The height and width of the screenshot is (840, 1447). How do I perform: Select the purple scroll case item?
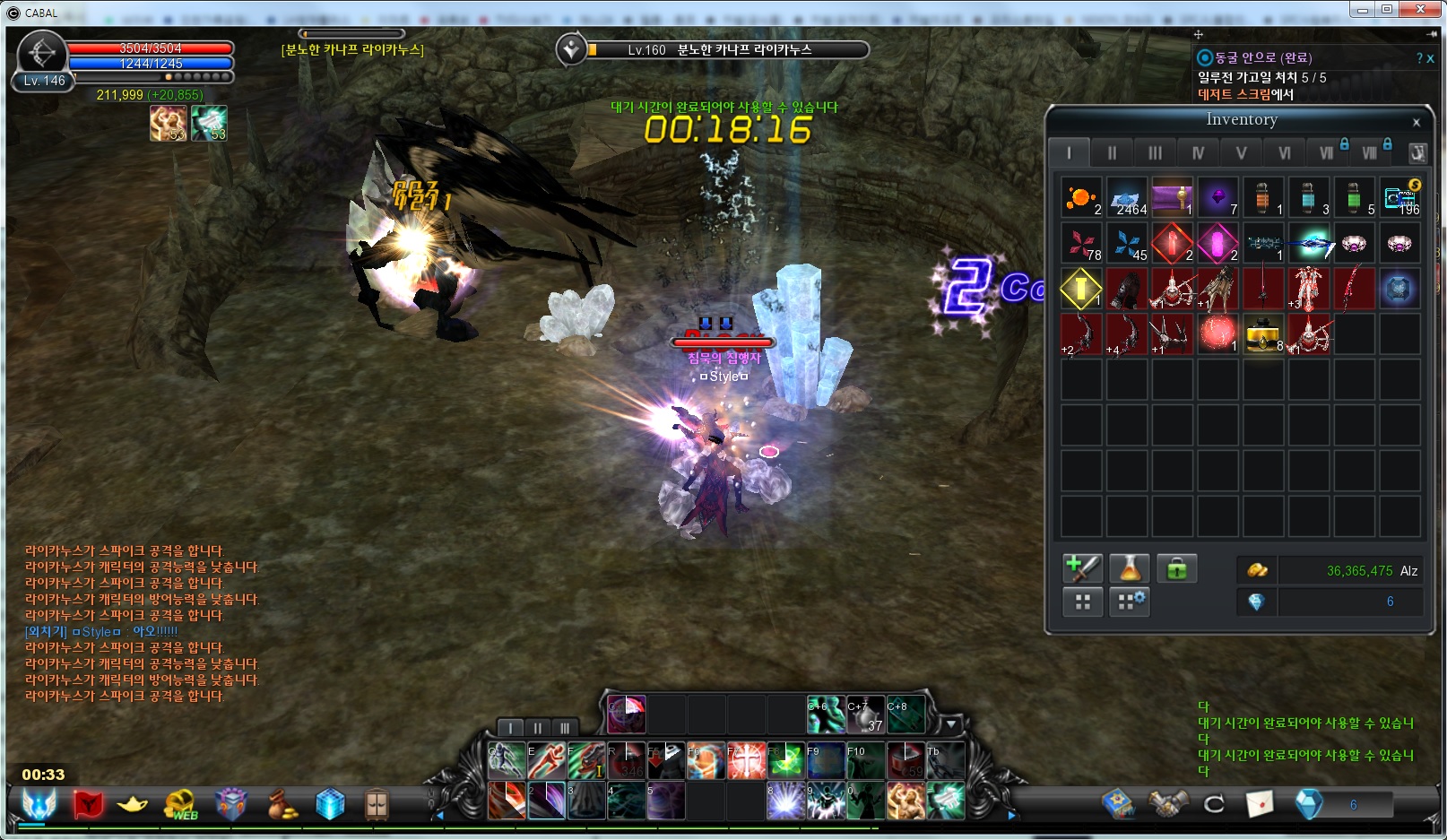point(1172,197)
